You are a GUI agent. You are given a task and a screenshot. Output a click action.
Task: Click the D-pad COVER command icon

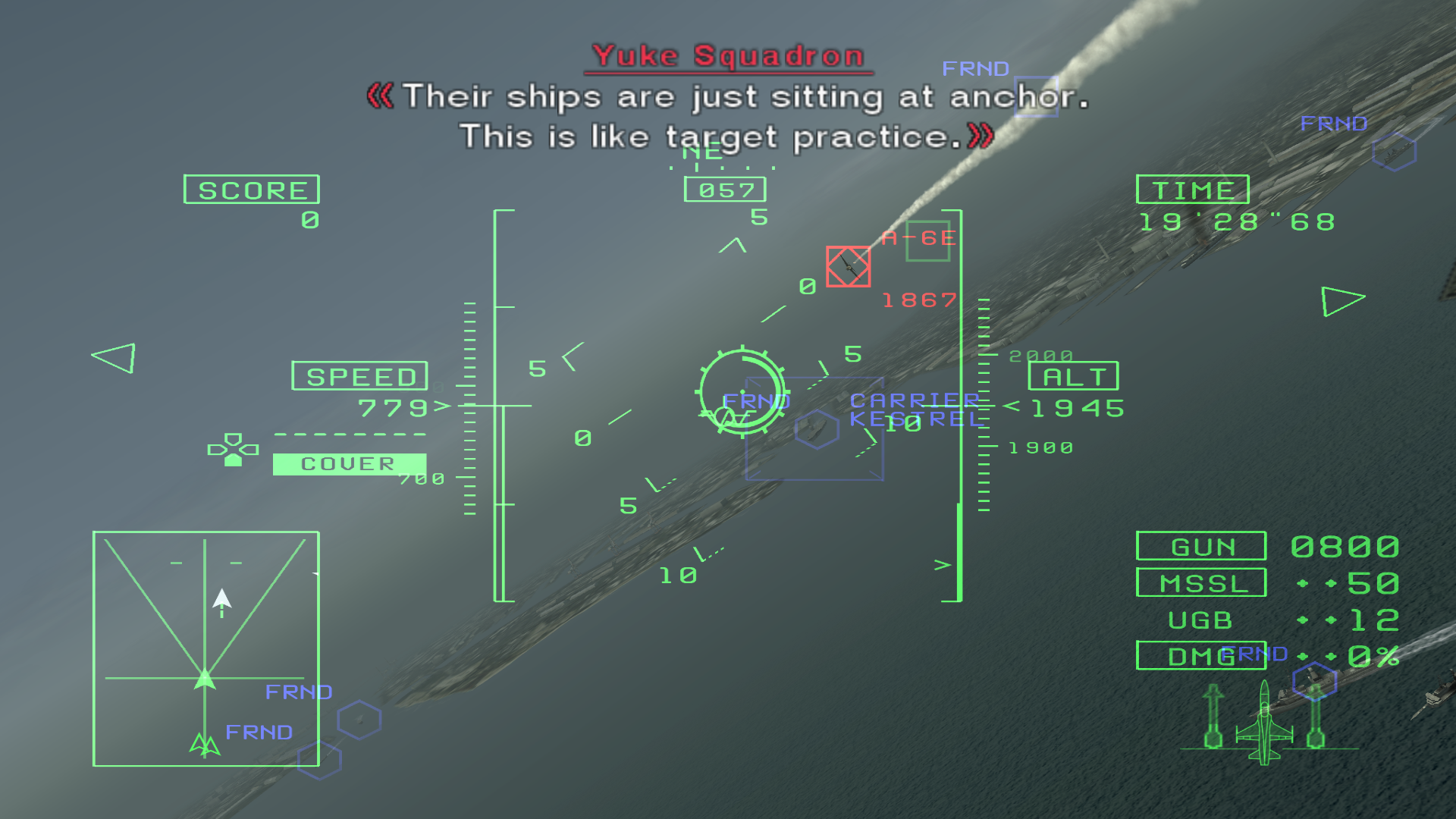click(x=234, y=448)
